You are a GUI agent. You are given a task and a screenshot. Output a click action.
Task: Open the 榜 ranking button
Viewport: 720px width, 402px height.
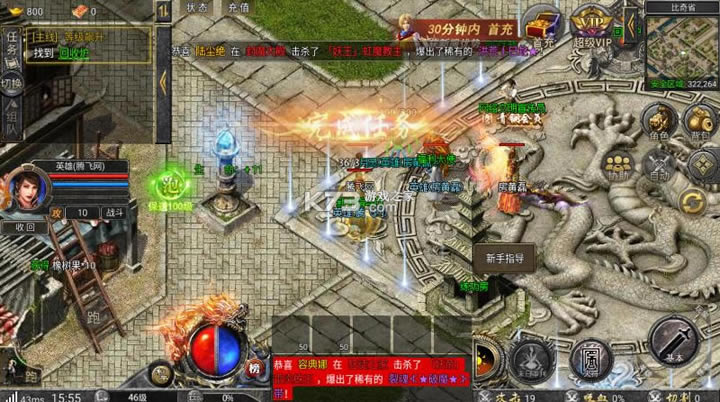click(x=254, y=365)
